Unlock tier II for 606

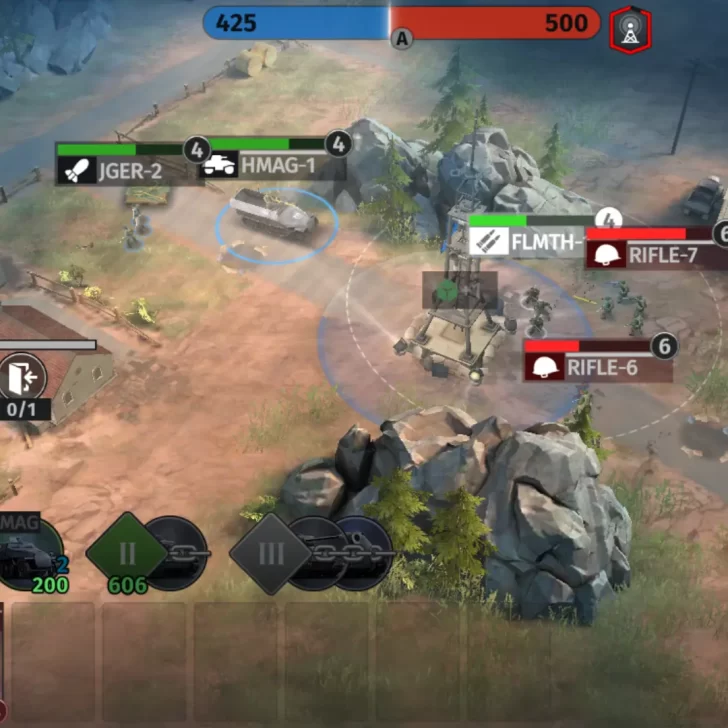point(127,553)
